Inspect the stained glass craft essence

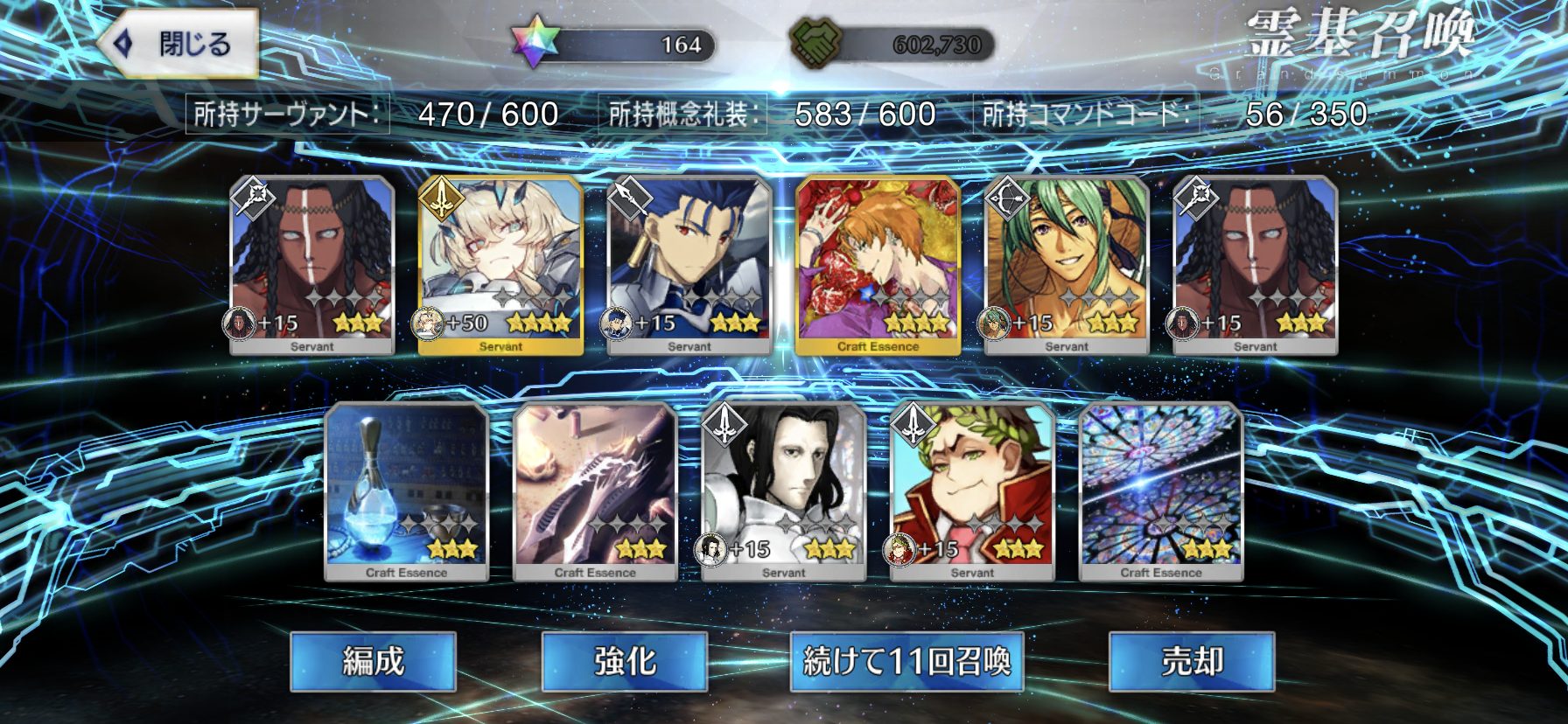1161,491
